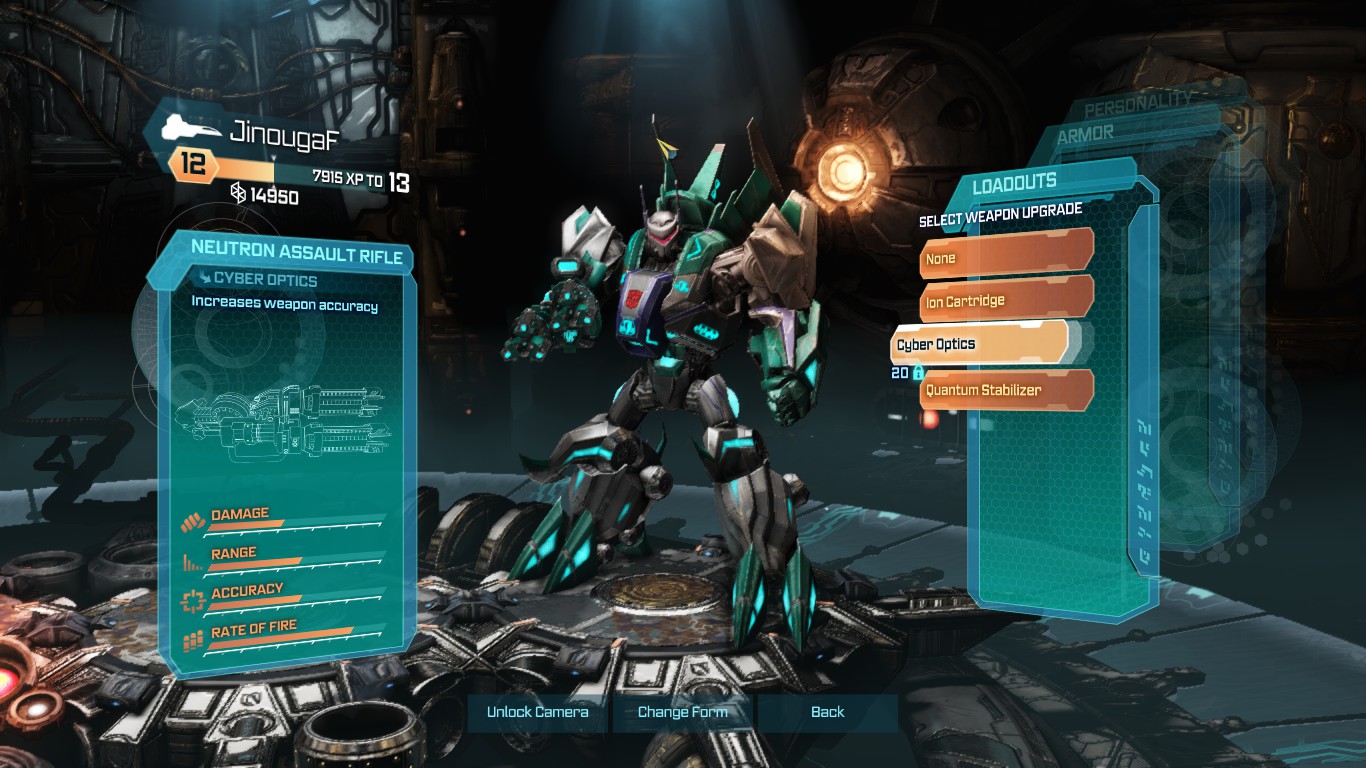Viewport: 1366px width, 768px height.
Task: Choose the Ion Cartridge upgrade
Action: click(x=1005, y=300)
